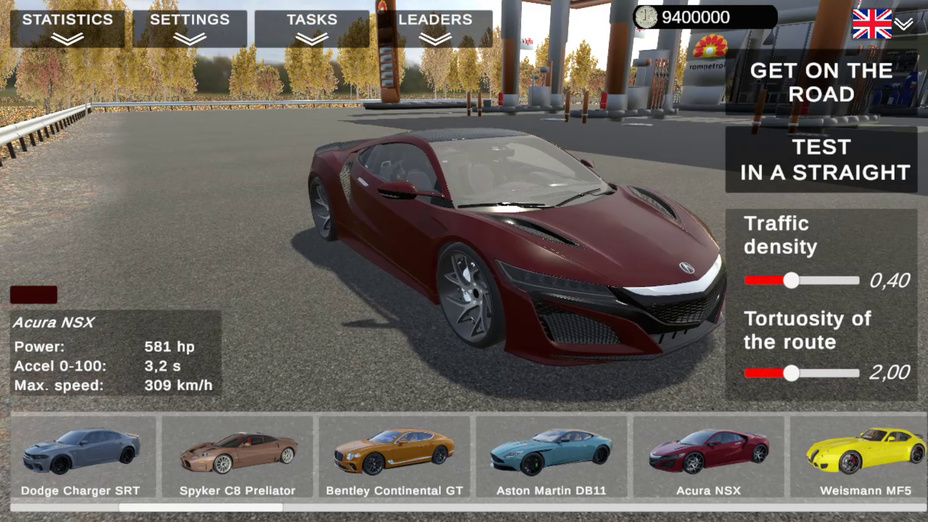Select the Acura NSX thumbnail
The width and height of the screenshot is (928, 522).
pos(708,458)
